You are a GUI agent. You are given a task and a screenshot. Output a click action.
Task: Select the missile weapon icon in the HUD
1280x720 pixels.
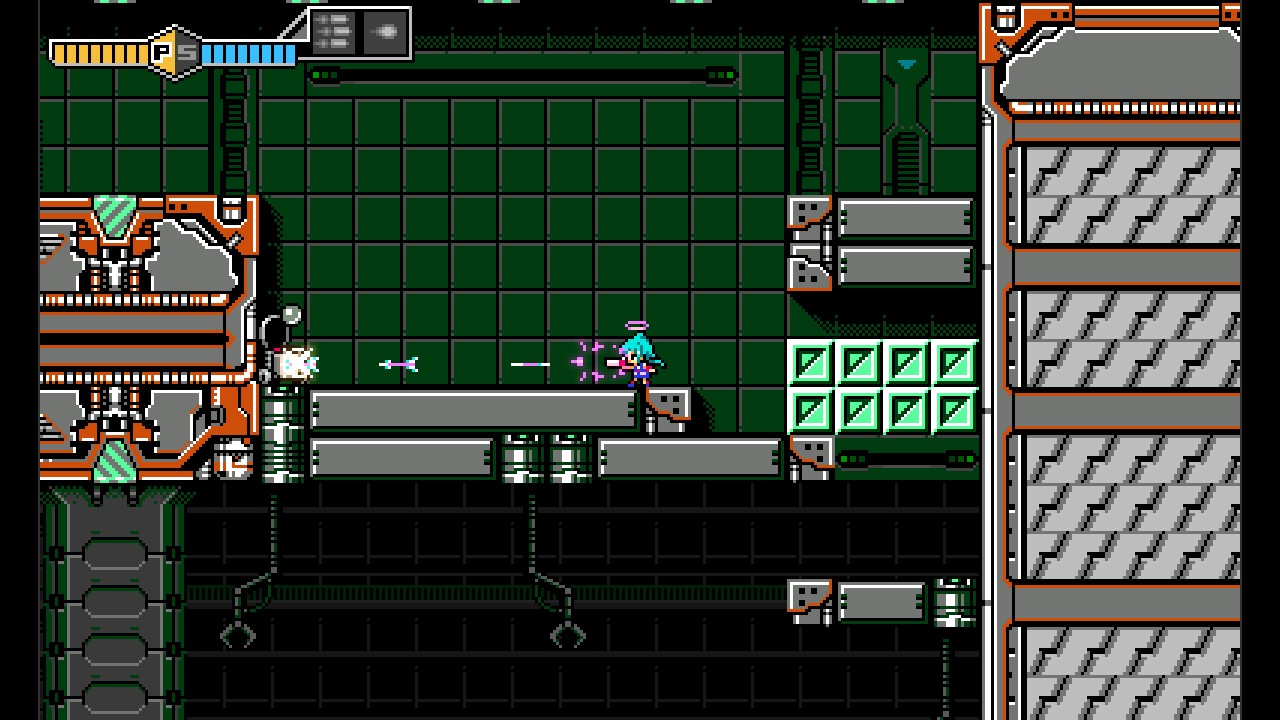(x=385, y=31)
